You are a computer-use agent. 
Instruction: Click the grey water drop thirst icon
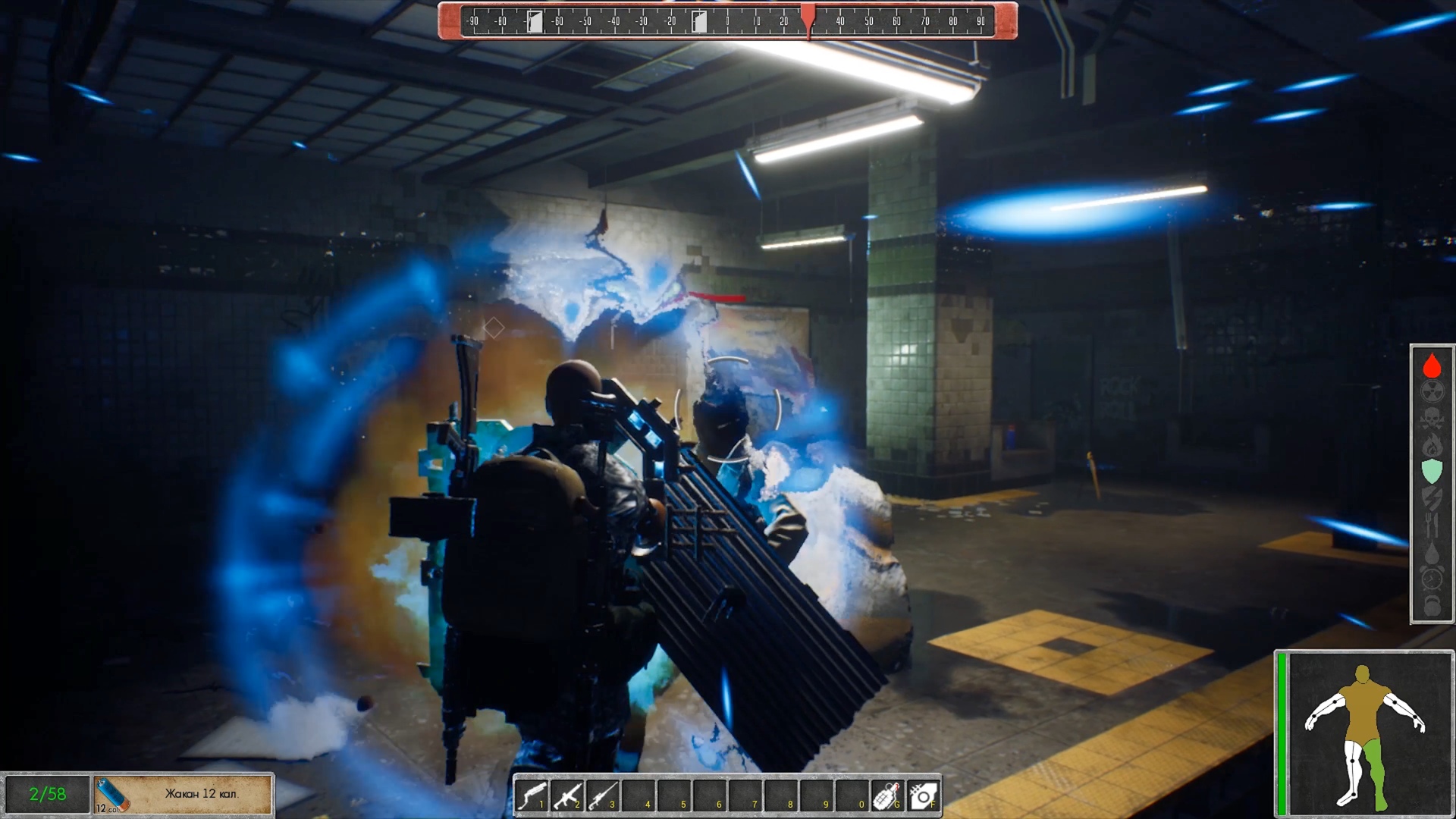(1432, 553)
